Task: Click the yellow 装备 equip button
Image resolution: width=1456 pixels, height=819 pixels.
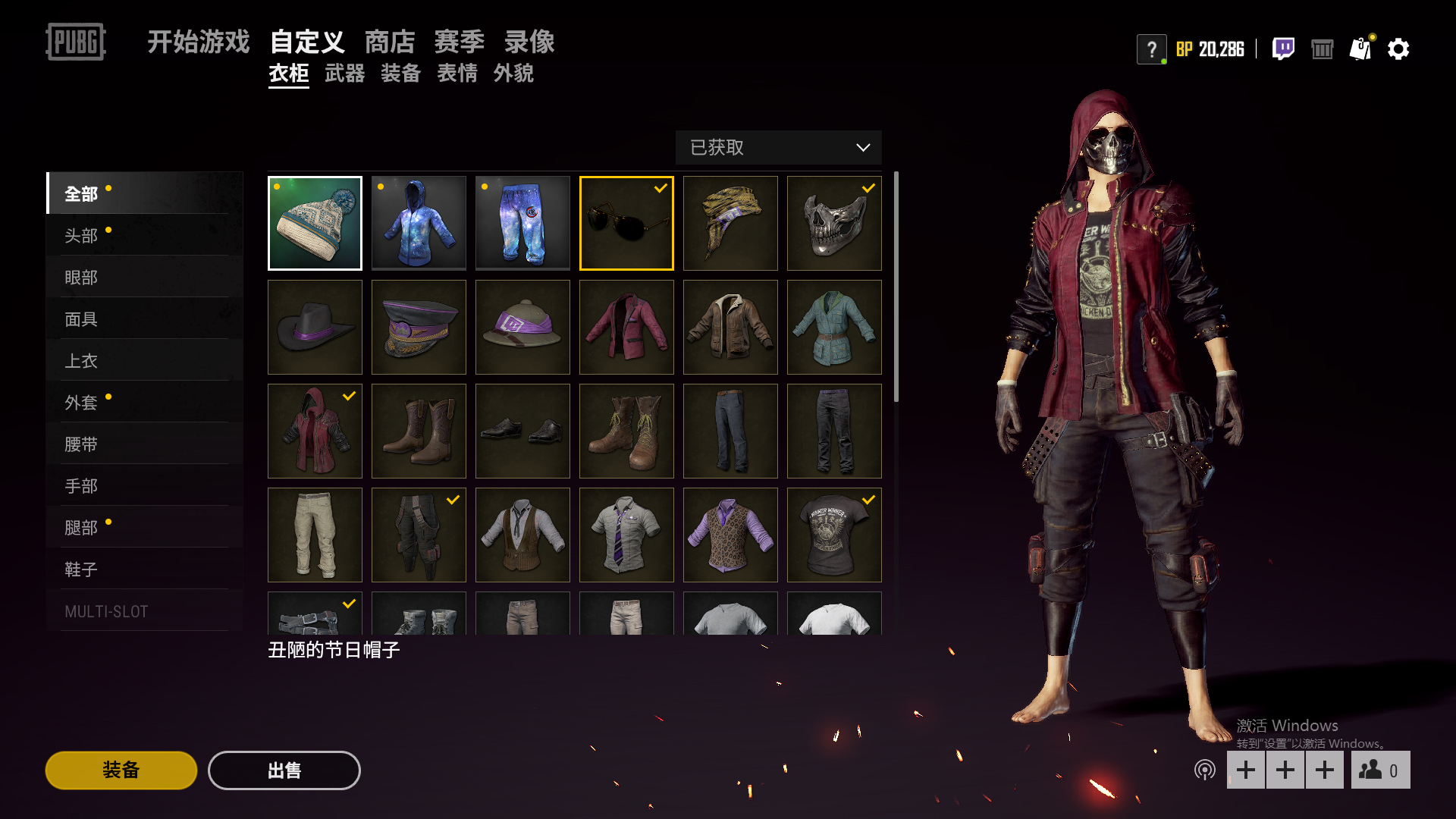Action: tap(121, 770)
